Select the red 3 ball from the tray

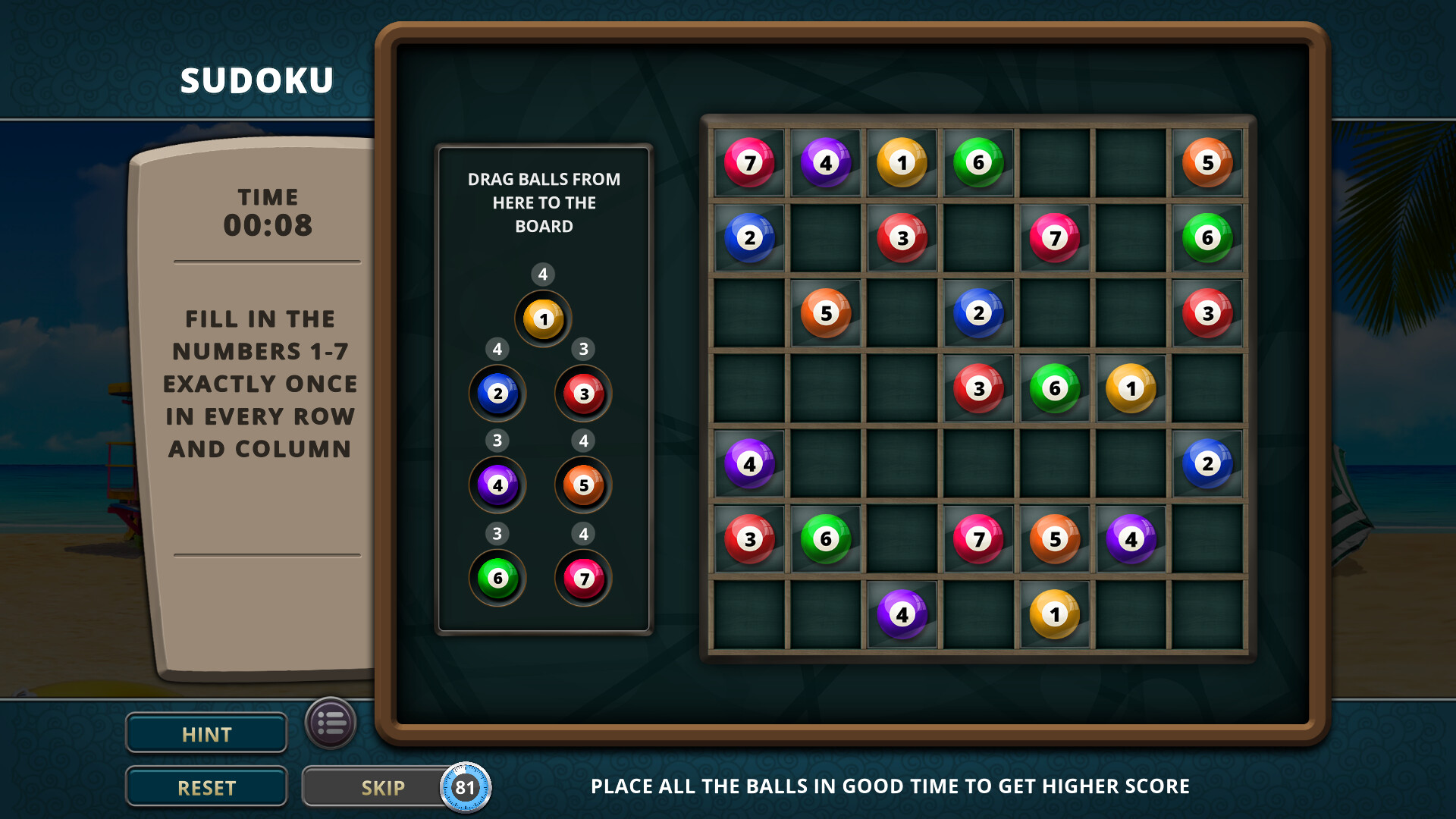(582, 394)
